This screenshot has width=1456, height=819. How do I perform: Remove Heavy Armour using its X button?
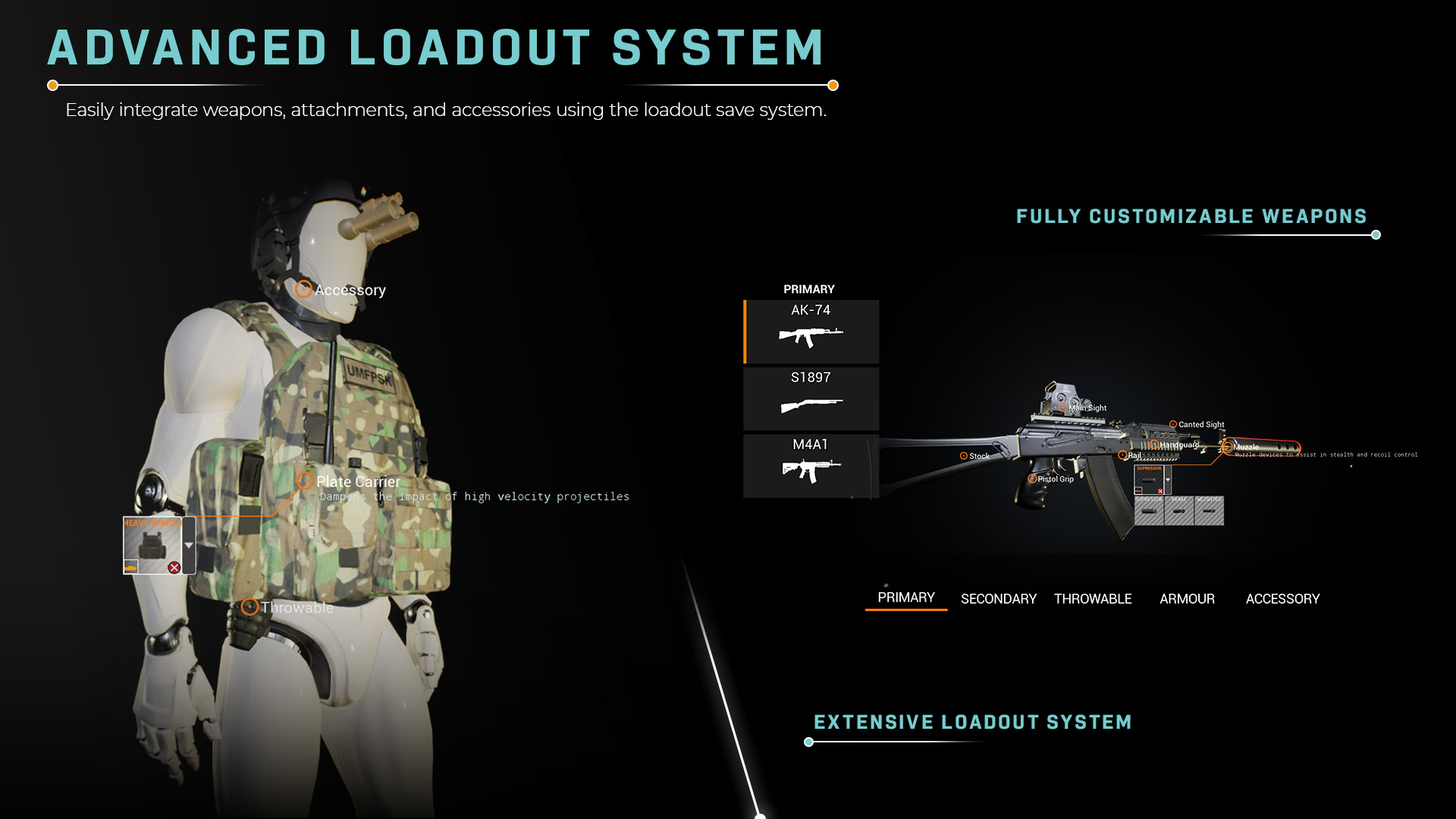pyautogui.click(x=174, y=567)
